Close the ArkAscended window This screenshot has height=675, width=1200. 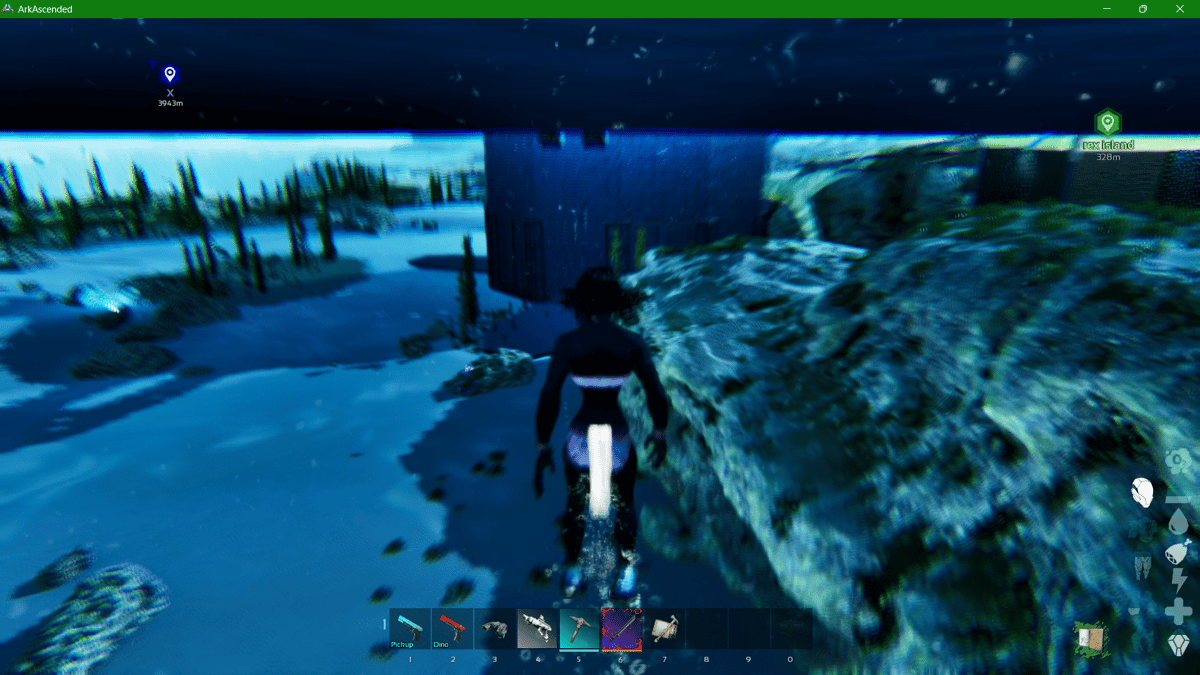point(1177,9)
